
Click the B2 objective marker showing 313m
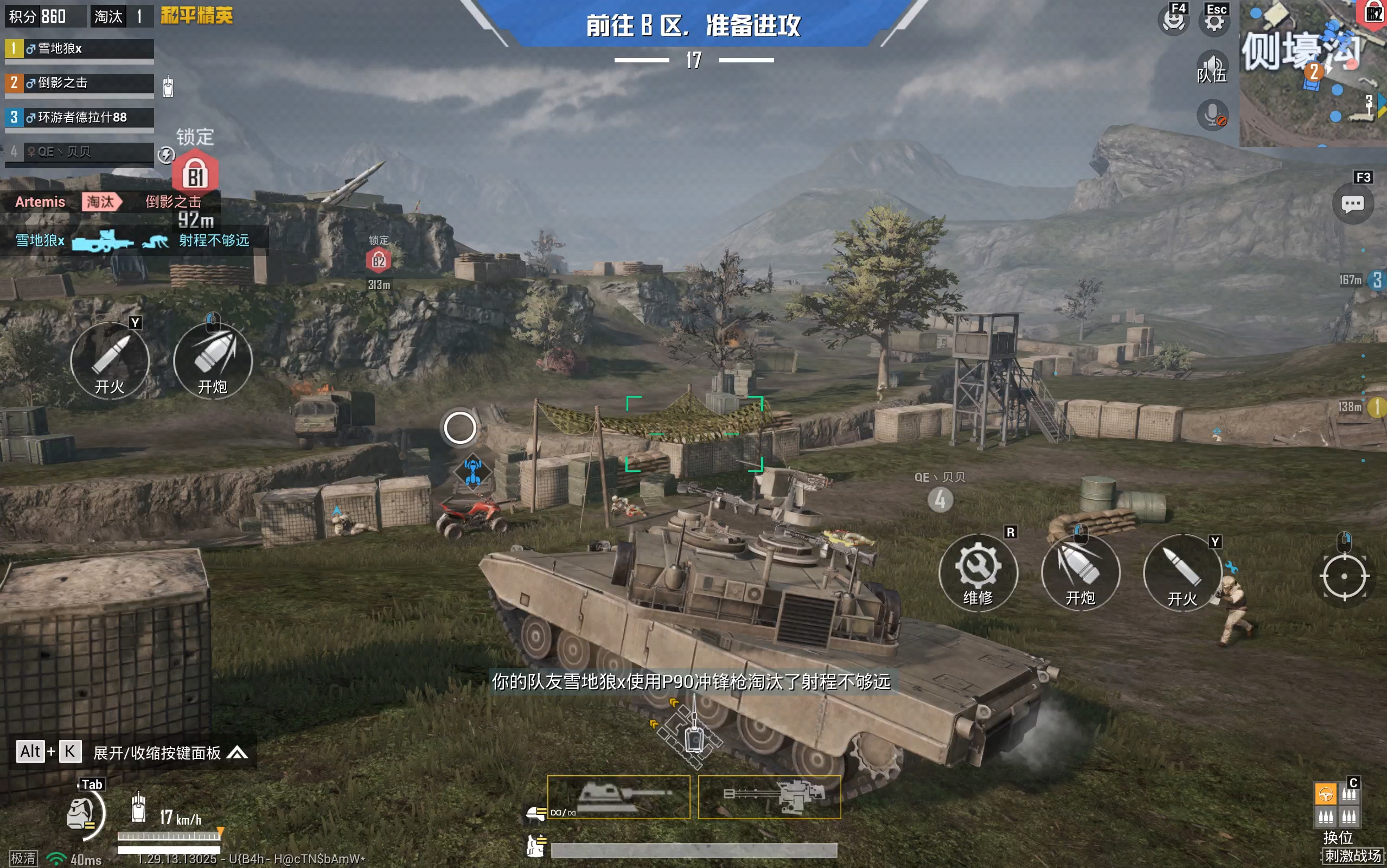(x=378, y=261)
